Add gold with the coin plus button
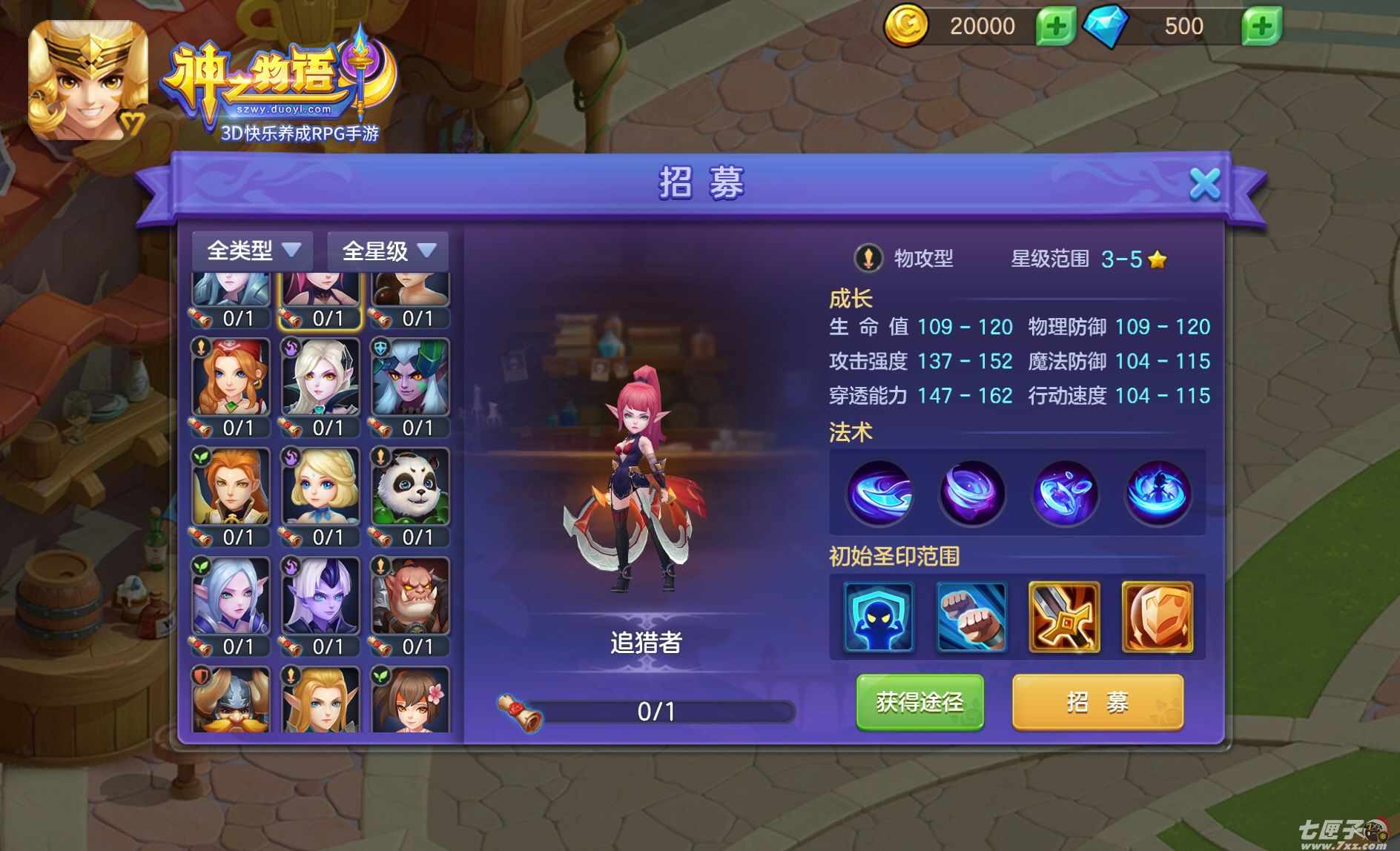This screenshot has width=1400, height=851. (x=1055, y=27)
